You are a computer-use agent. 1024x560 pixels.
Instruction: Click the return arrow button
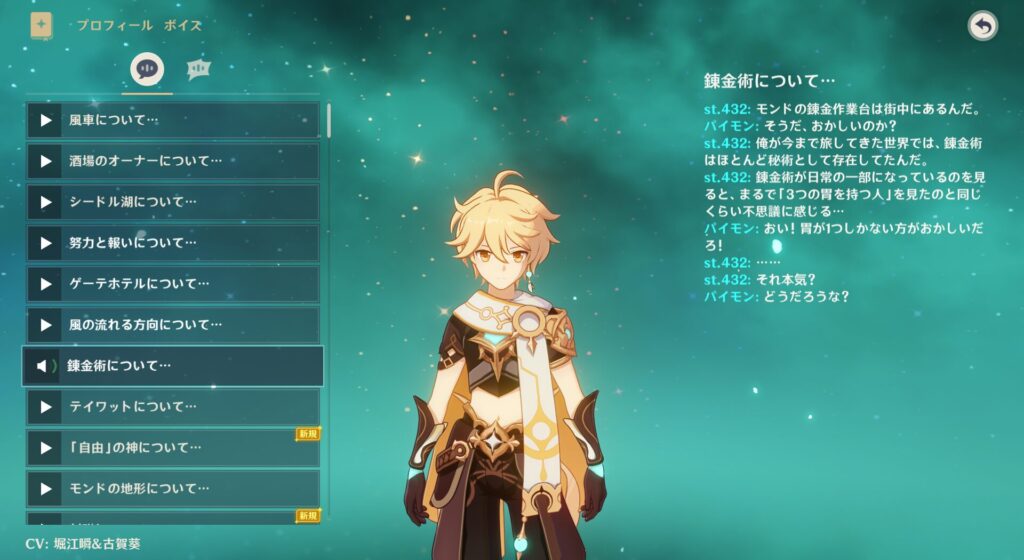pyautogui.click(x=983, y=27)
